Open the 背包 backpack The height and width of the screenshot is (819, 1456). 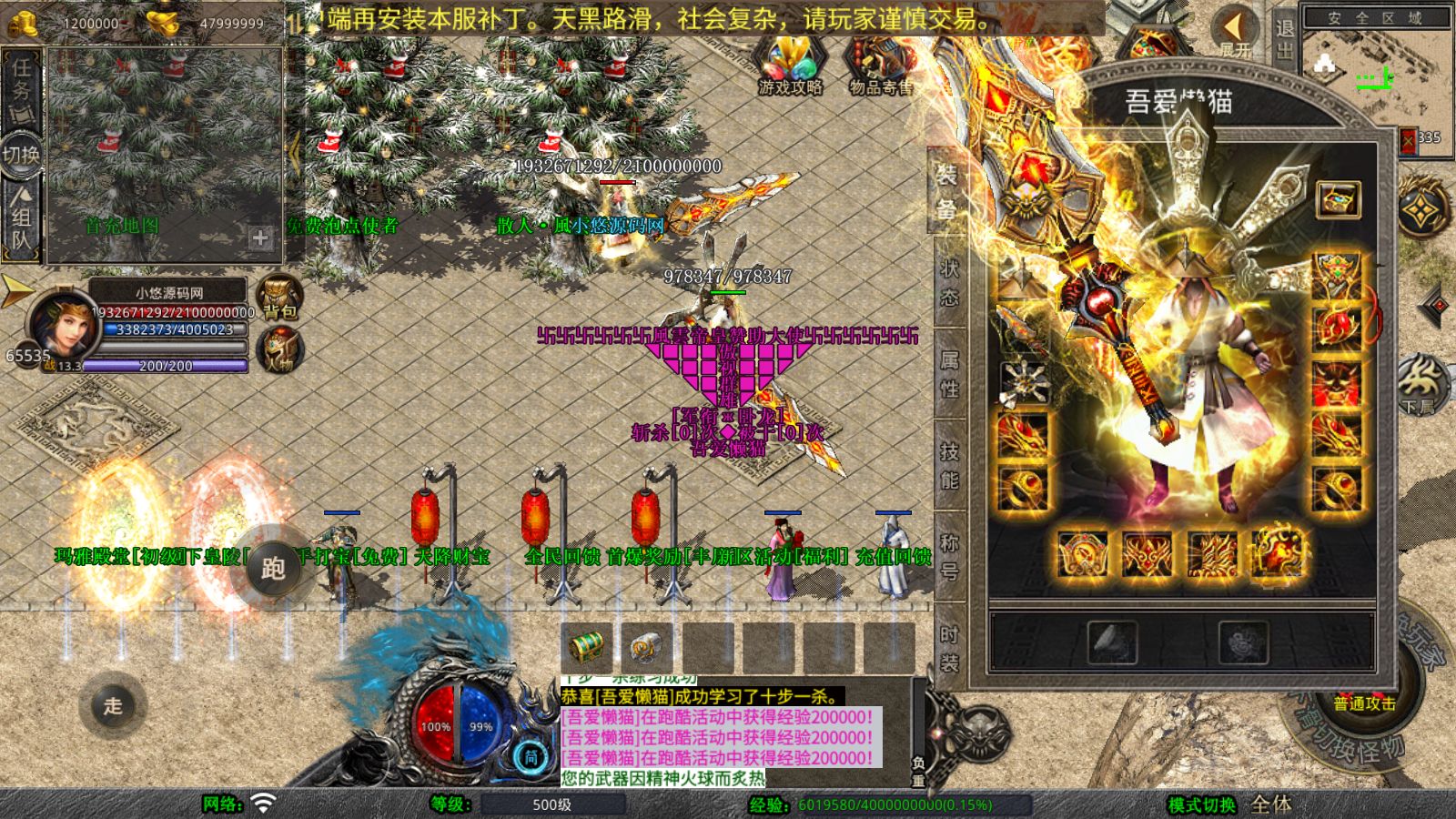pos(279,298)
